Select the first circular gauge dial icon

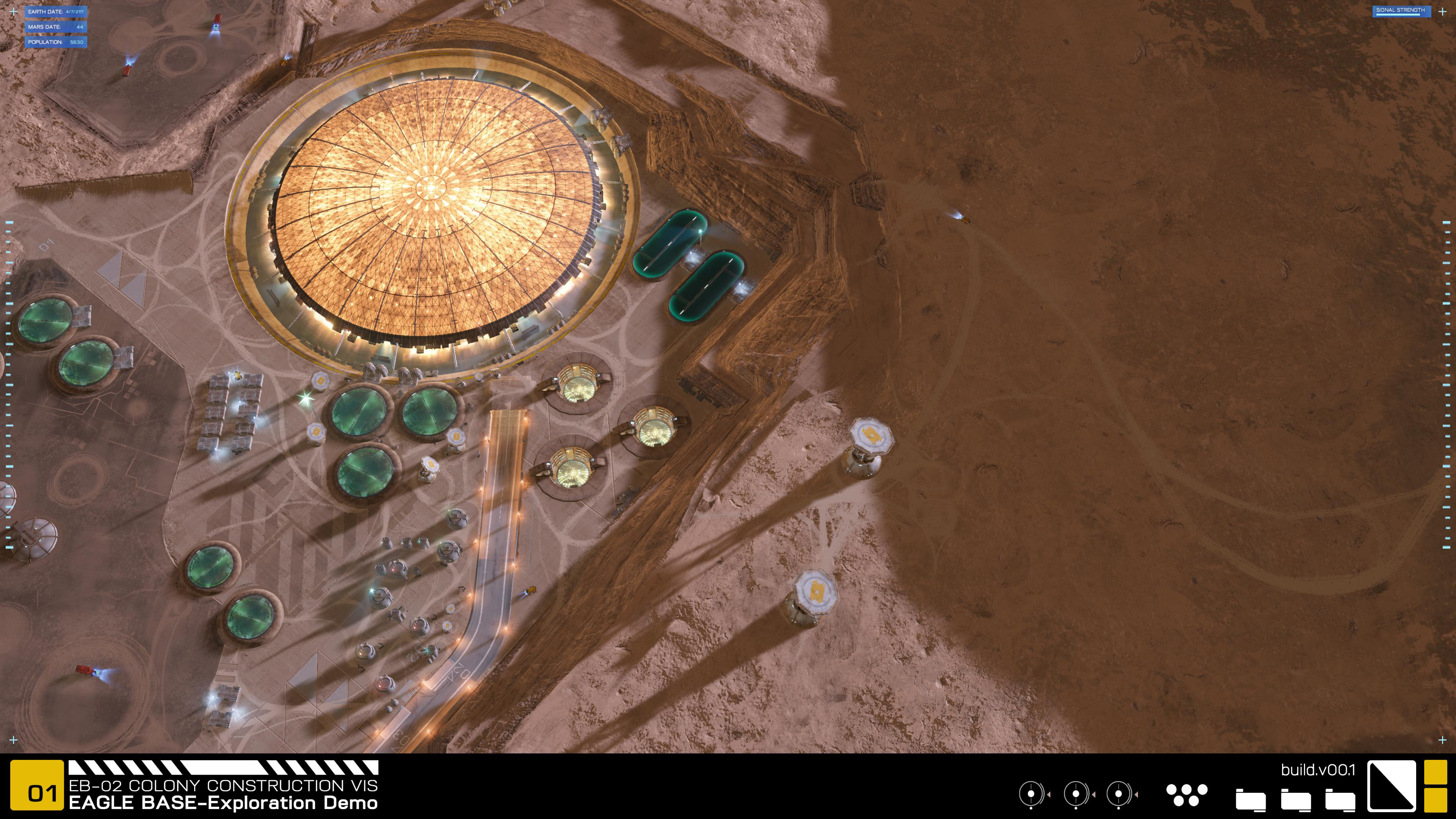point(1031,795)
